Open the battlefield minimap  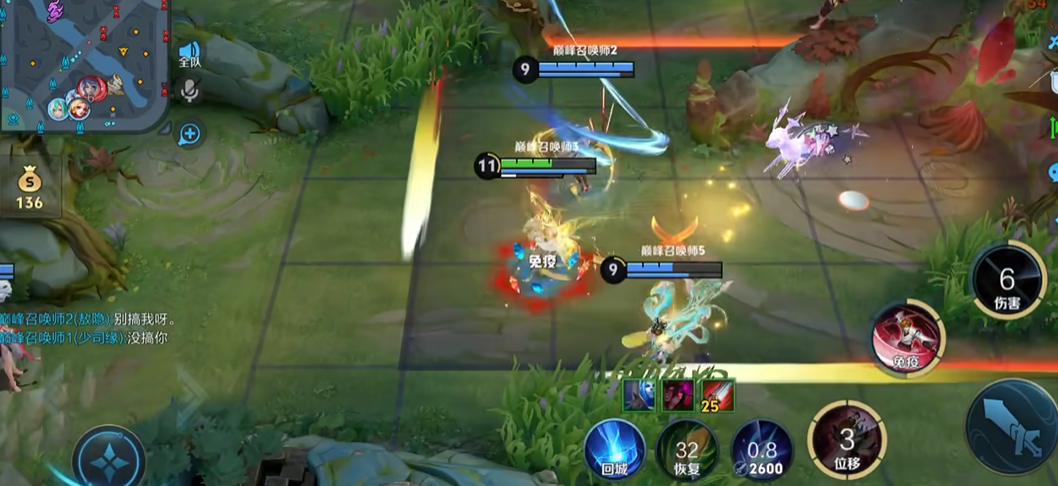pos(85,65)
